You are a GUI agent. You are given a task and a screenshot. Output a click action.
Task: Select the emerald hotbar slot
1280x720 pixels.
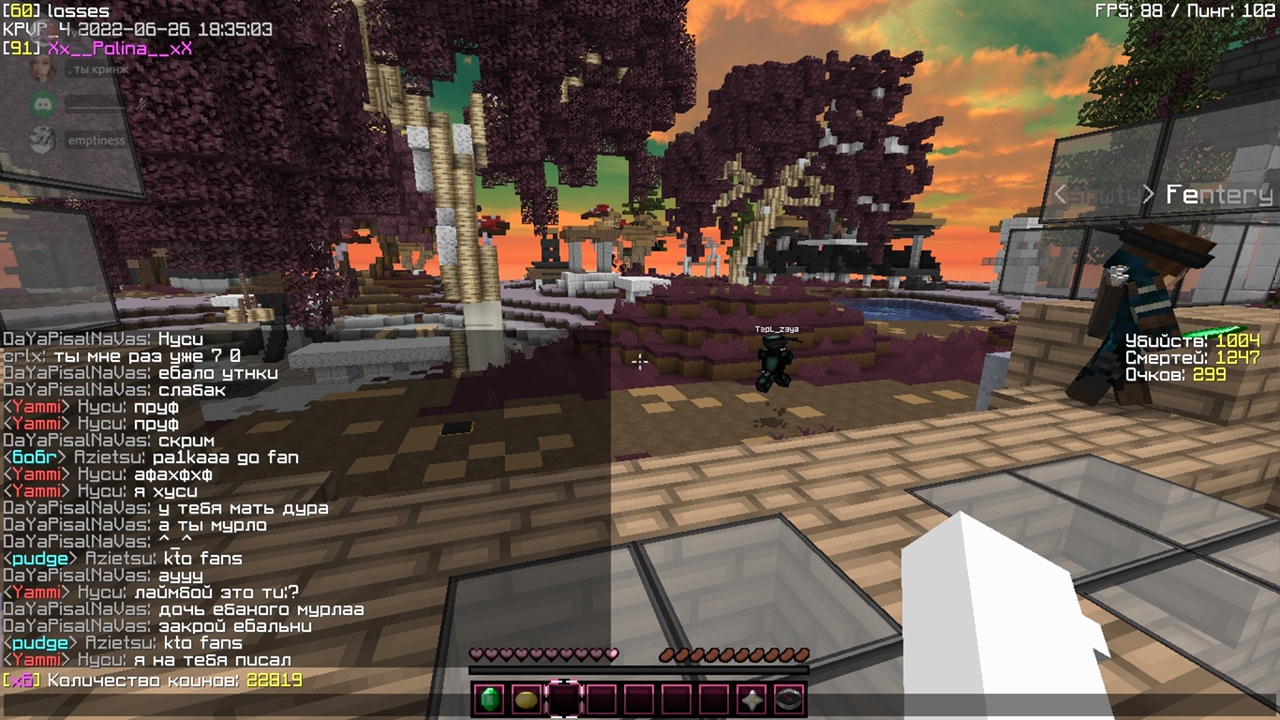489,699
